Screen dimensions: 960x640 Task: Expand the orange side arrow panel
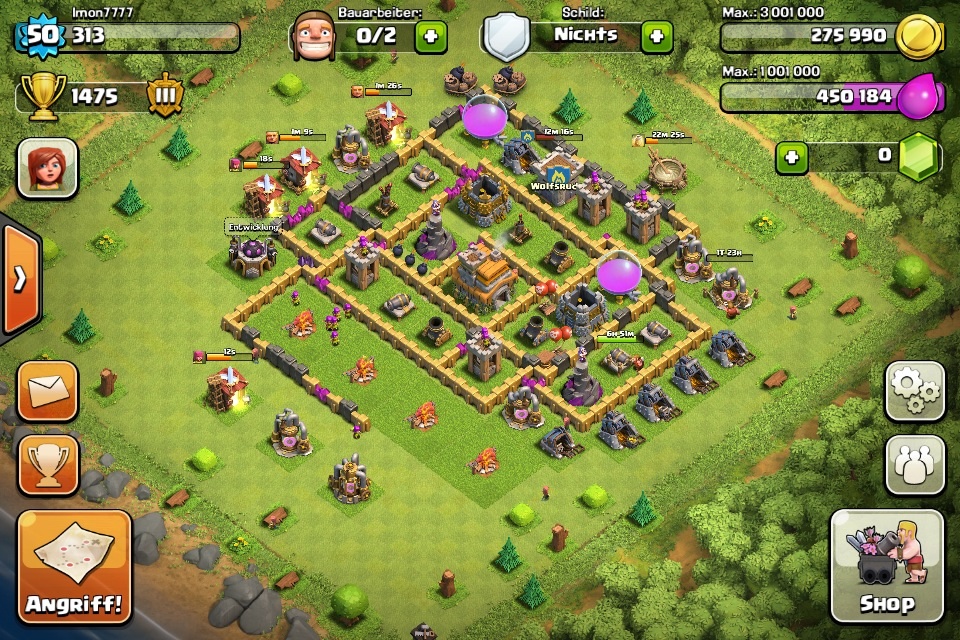pyautogui.click(x=19, y=279)
